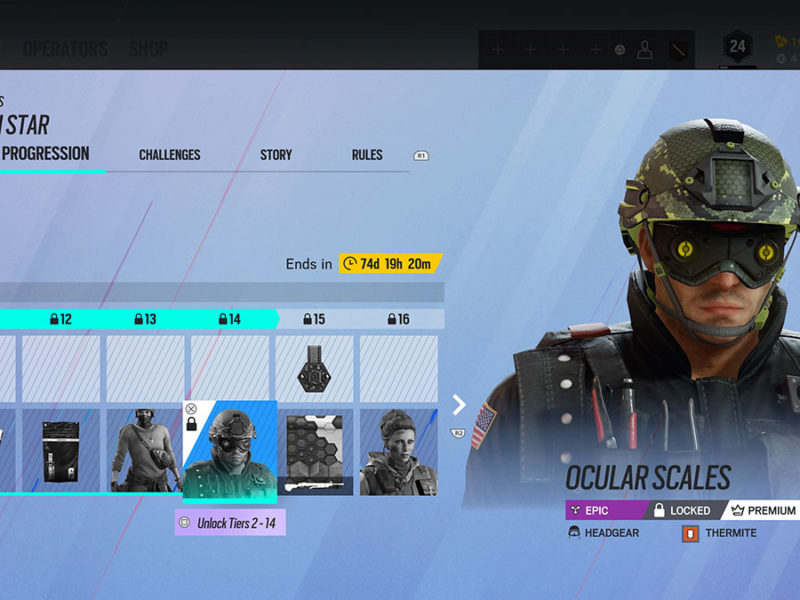View the Story tab
This screenshot has height=600, width=800.
[x=276, y=155]
